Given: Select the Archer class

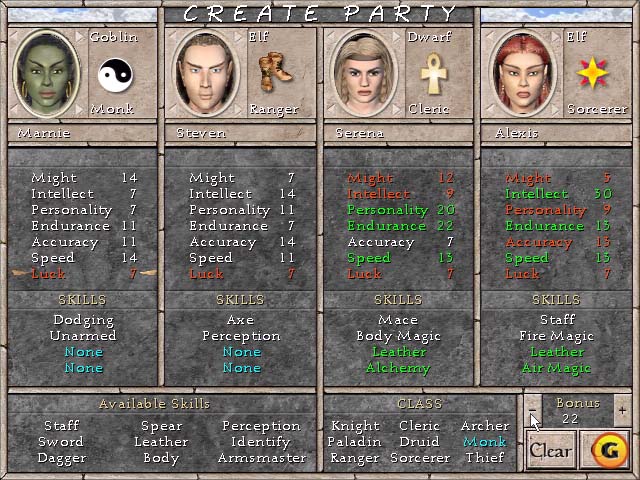Looking at the screenshot, I should [484, 426].
